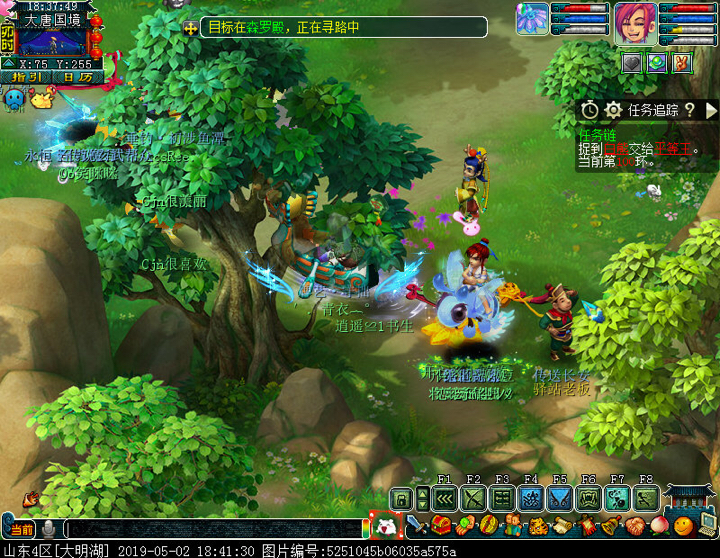Click the quest tracker clock icon

click(x=590, y=110)
